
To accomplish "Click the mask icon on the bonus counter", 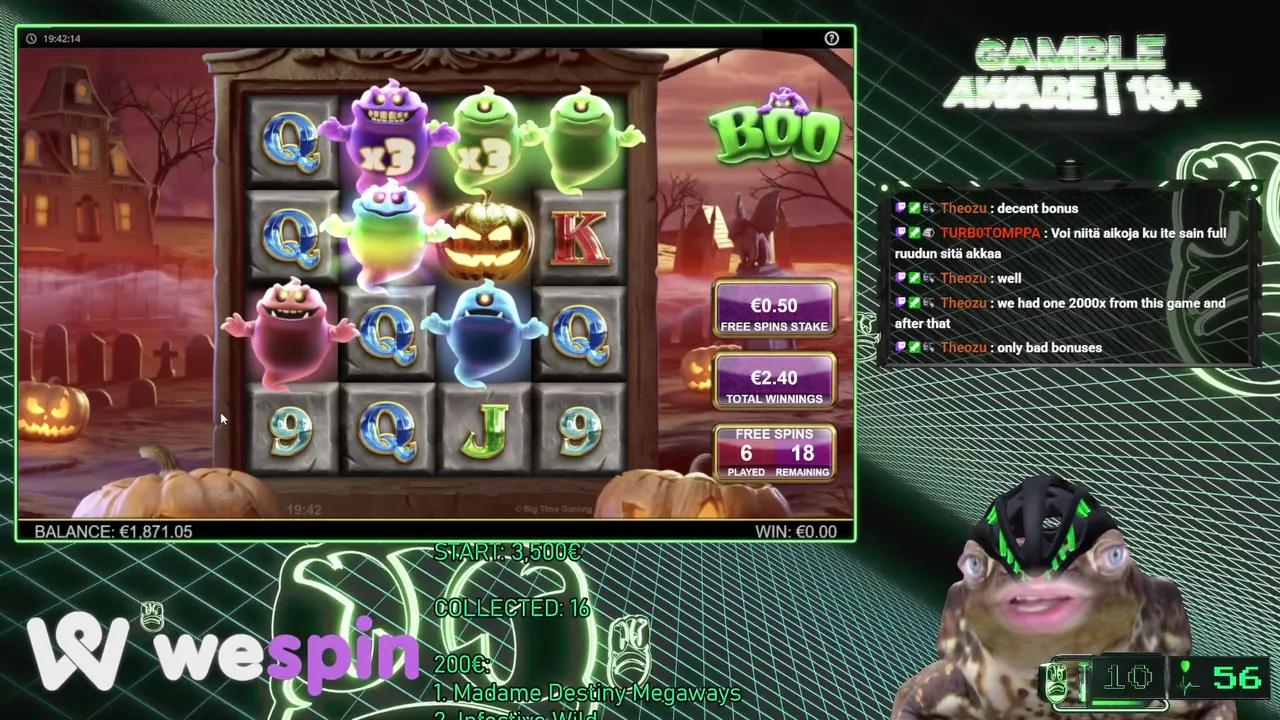I will tap(1056, 678).
